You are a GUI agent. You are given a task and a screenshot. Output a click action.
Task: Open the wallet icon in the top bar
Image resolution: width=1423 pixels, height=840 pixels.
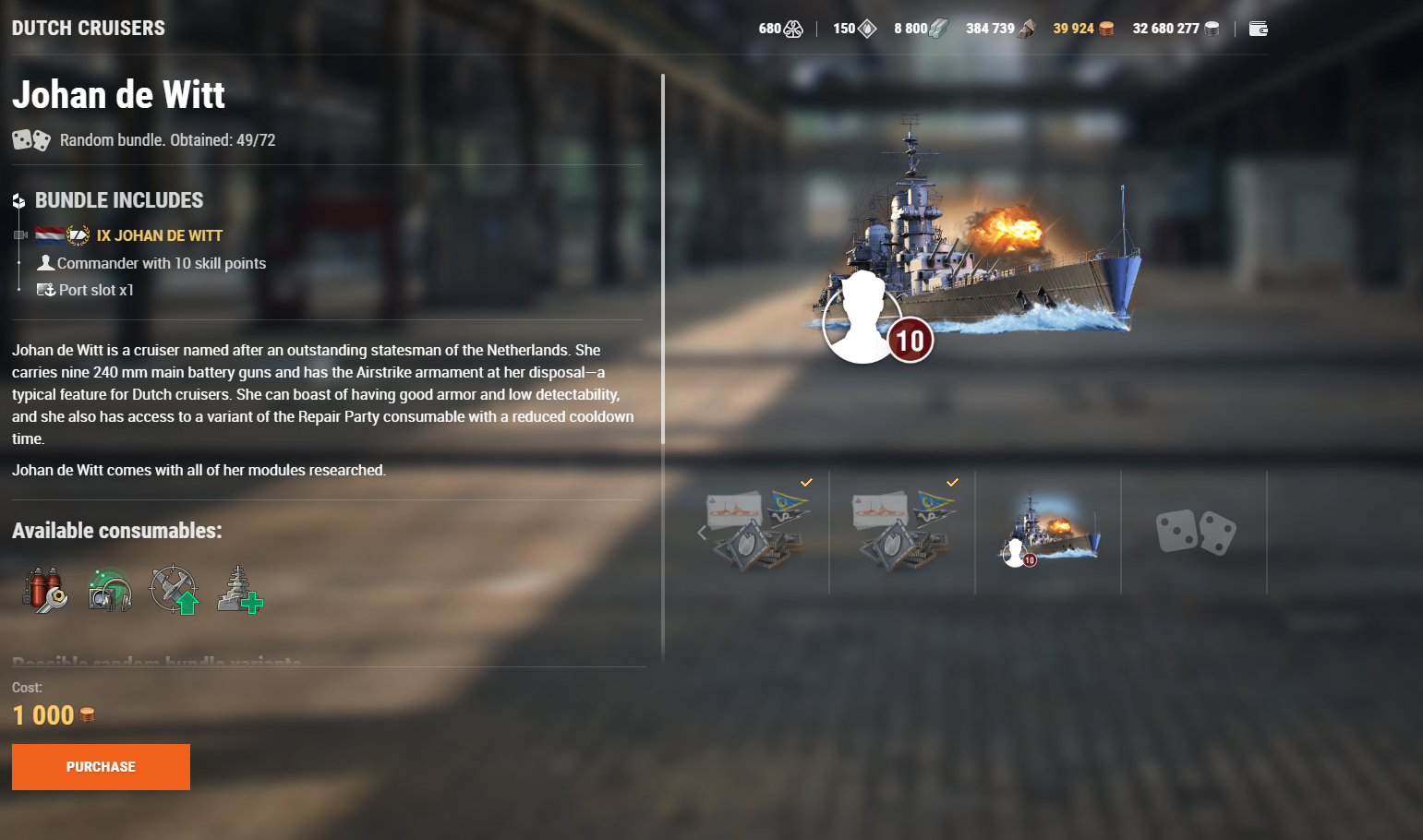[x=1258, y=29]
